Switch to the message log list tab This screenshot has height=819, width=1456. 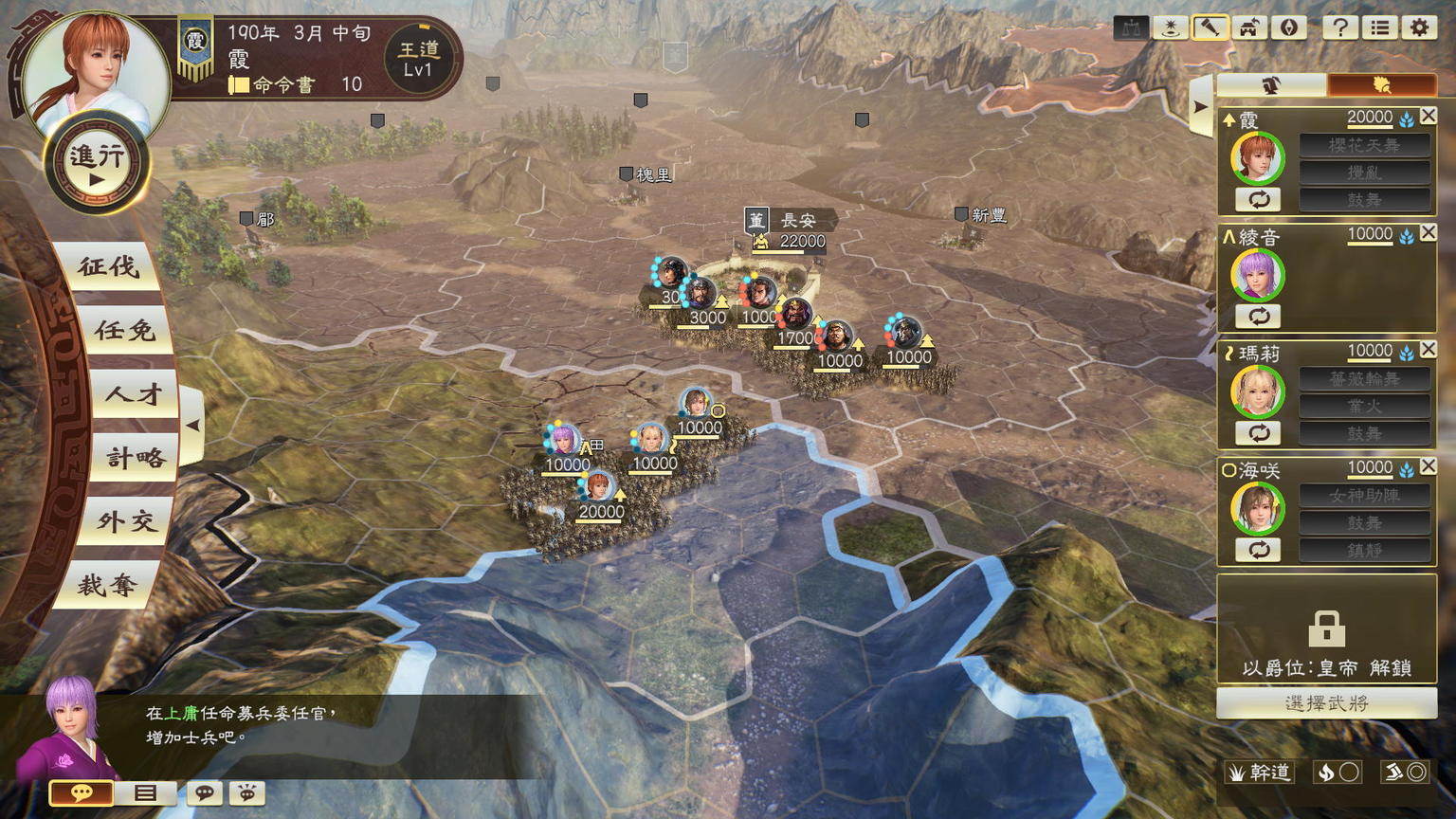(x=145, y=792)
